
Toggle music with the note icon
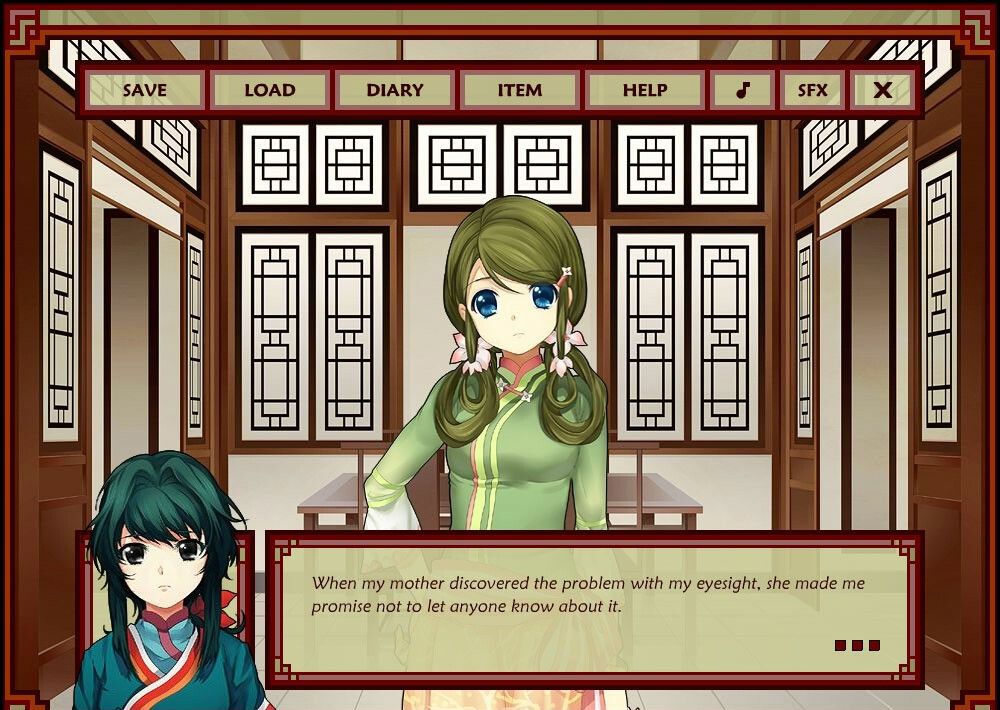tap(742, 90)
